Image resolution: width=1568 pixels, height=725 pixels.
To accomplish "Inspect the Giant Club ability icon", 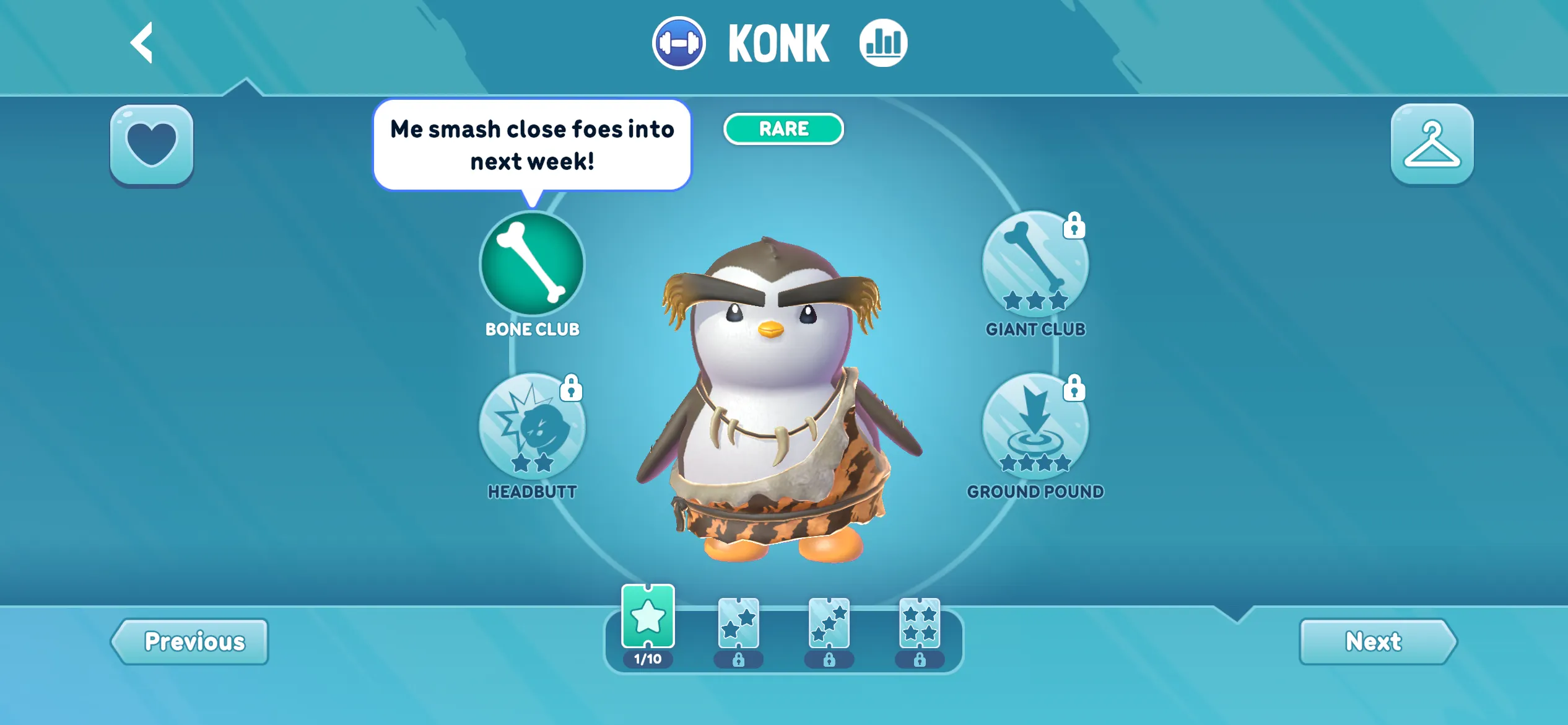I will [x=1034, y=263].
